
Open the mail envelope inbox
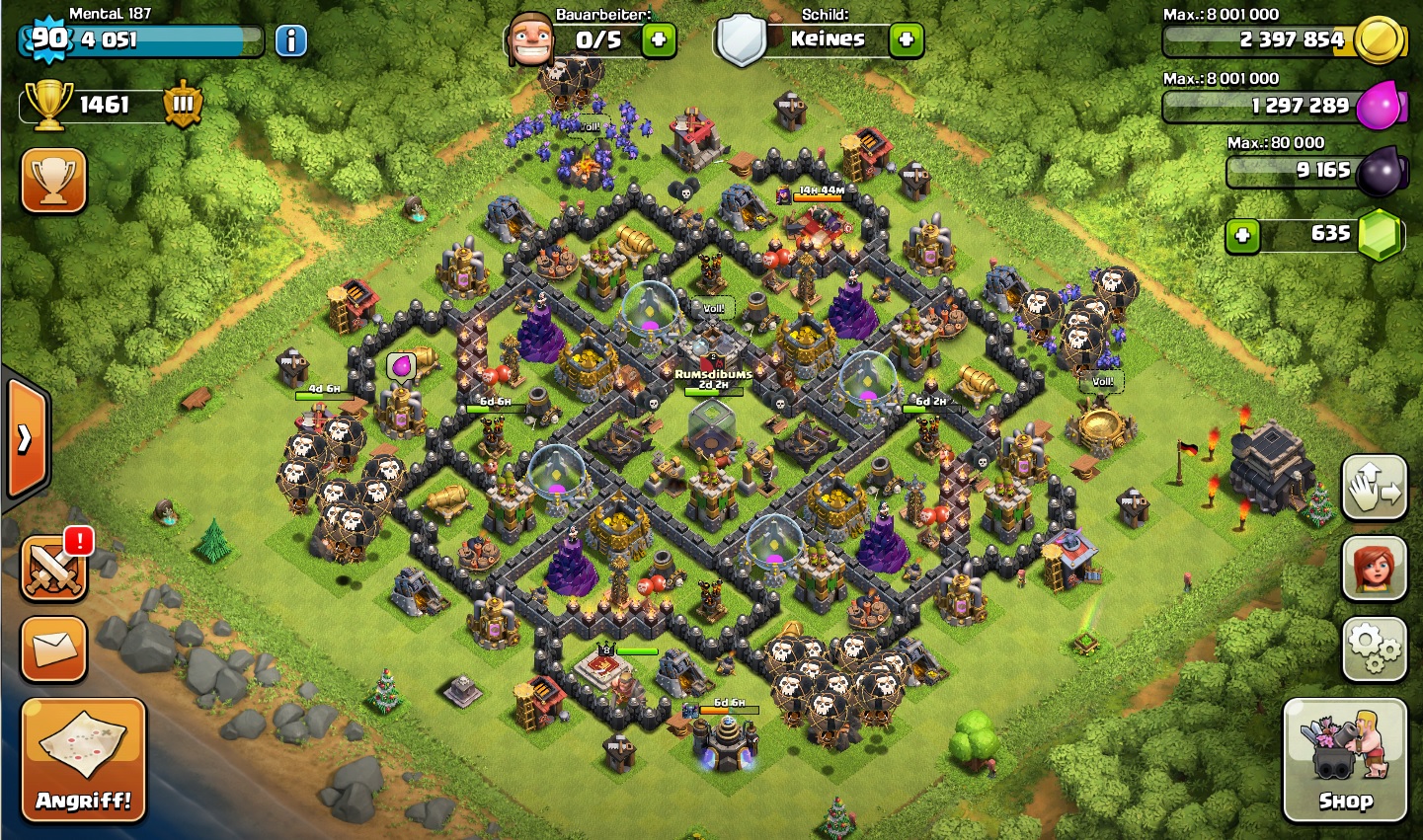coord(53,649)
